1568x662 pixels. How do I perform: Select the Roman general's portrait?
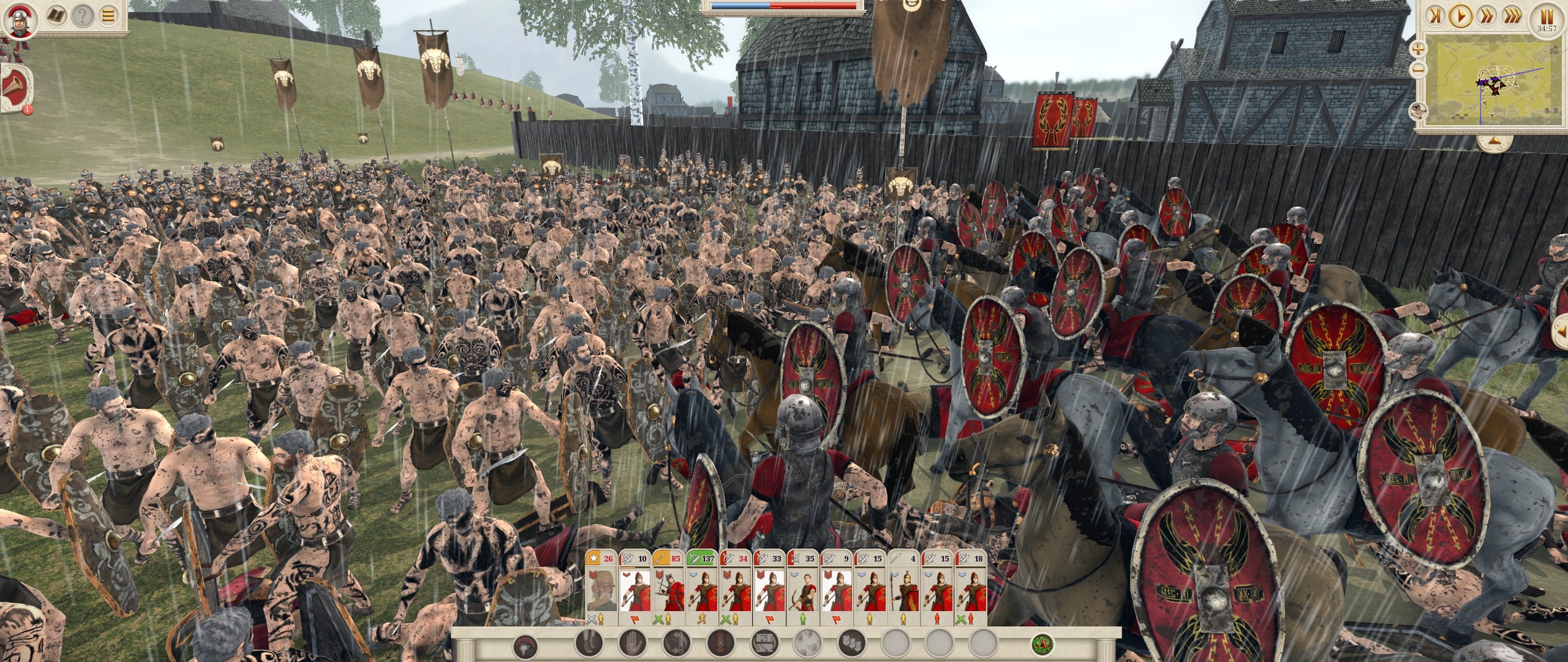pyautogui.click(x=20, y=20)
